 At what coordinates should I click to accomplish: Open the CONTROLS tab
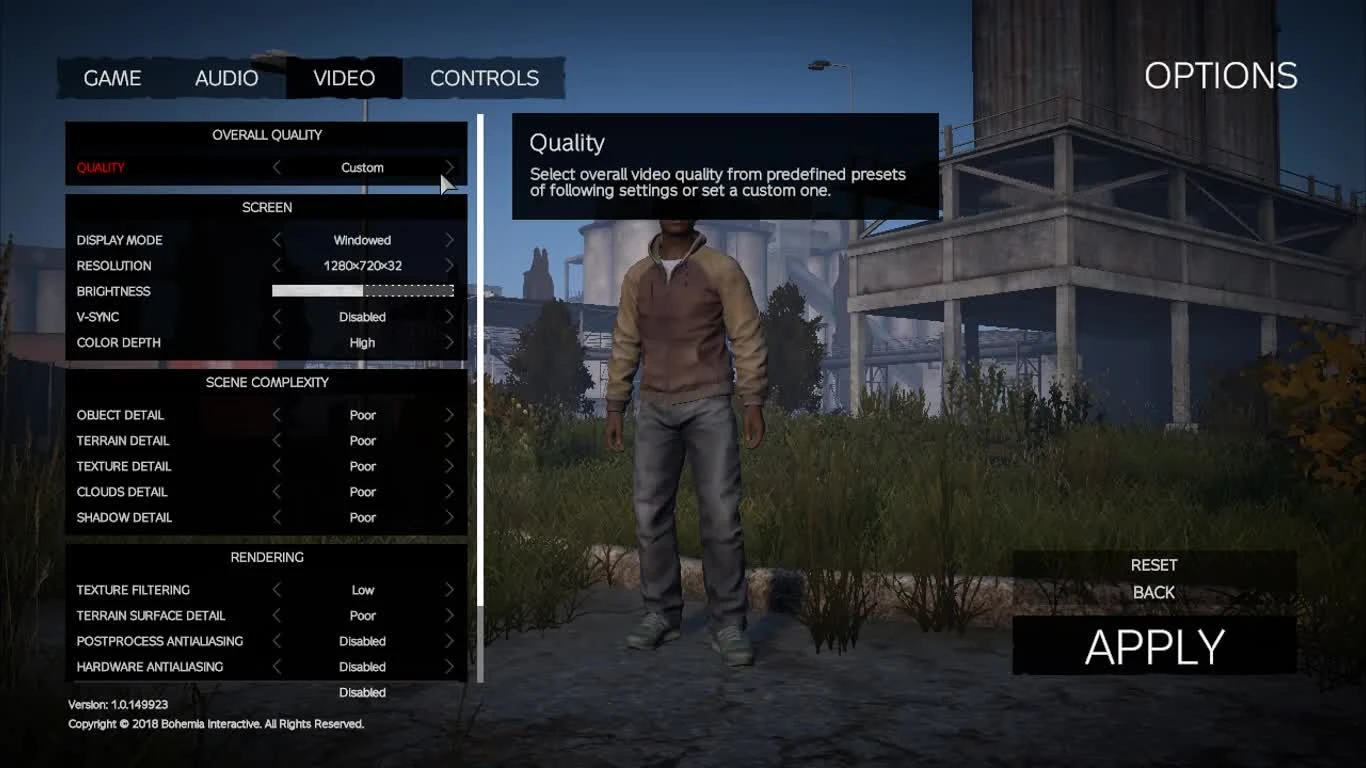(x=484, y=78)
